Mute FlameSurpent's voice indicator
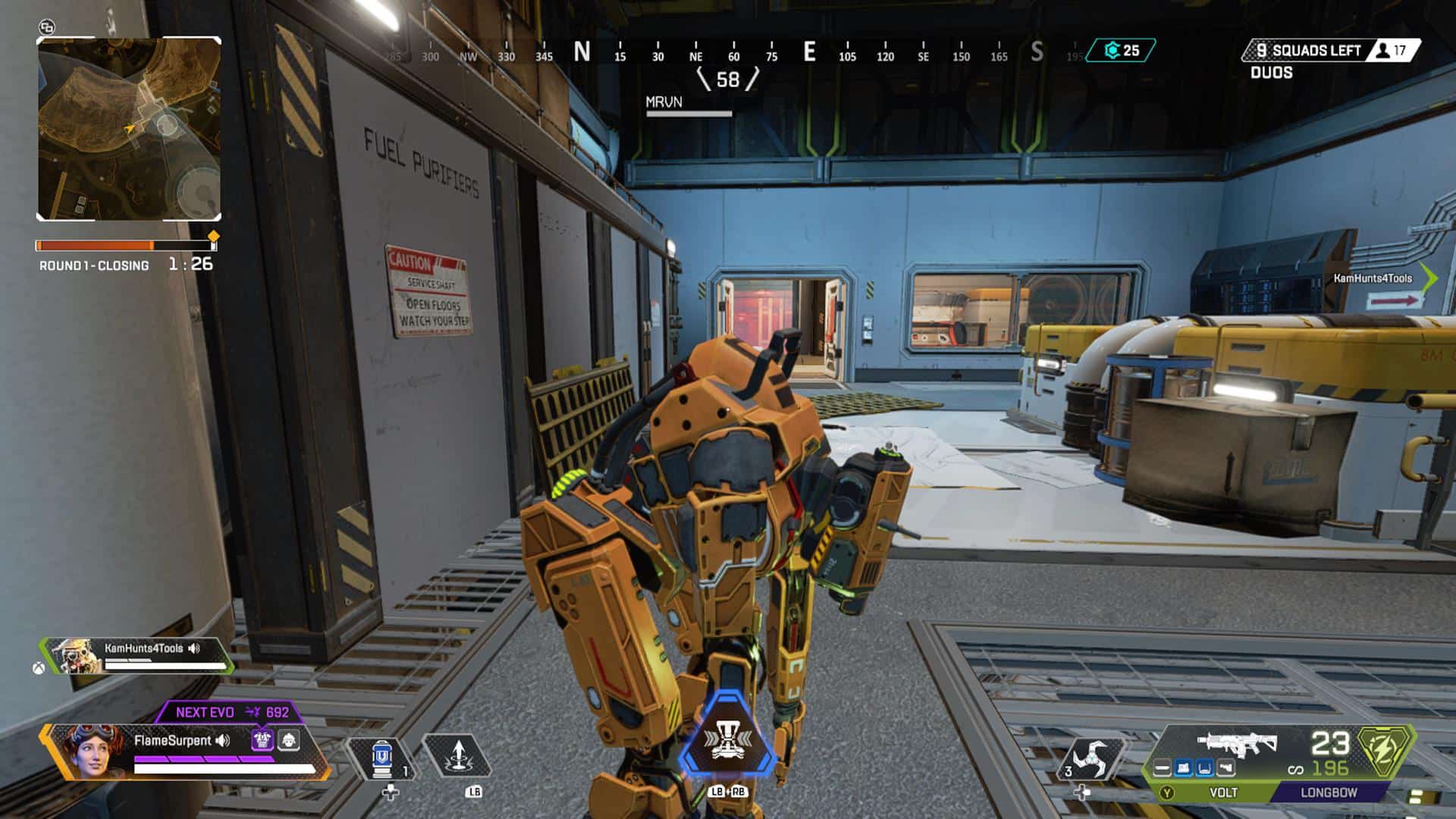This screenshot has width=1456, height=819. point(222,739)
